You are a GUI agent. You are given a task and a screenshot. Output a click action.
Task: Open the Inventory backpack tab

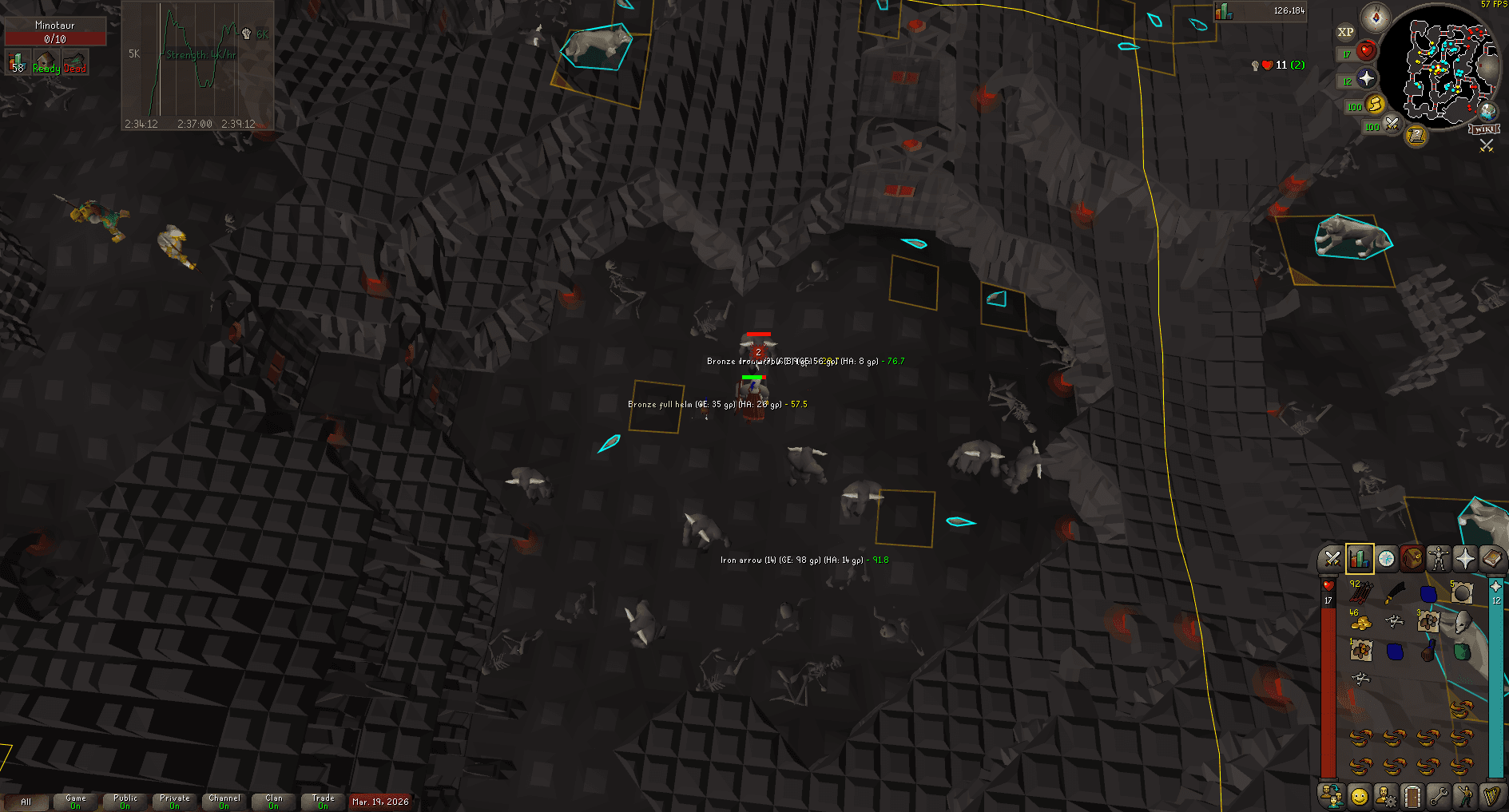tap(1414, 559)
